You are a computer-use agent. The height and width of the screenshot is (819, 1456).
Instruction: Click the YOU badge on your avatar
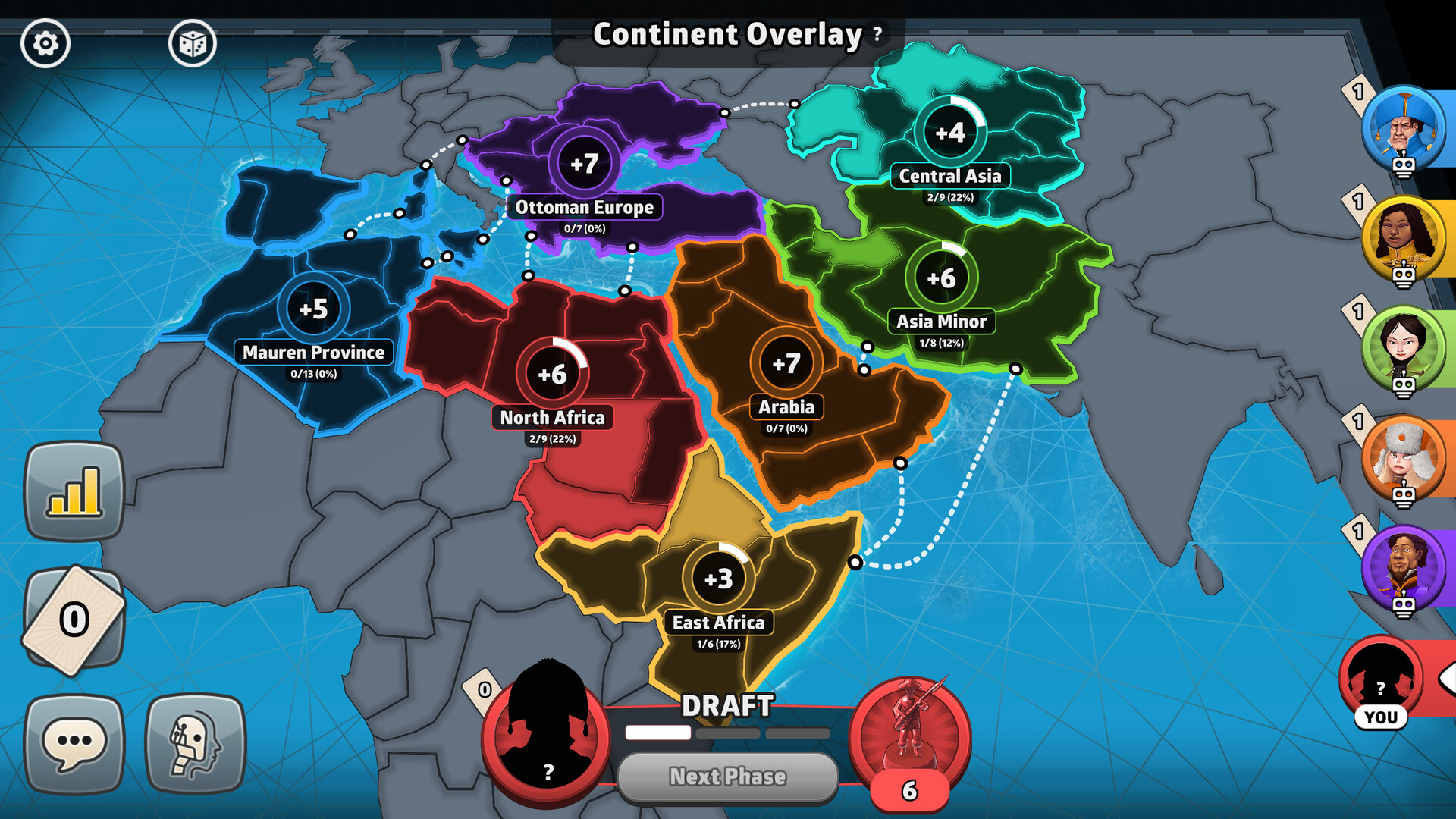1382,715
